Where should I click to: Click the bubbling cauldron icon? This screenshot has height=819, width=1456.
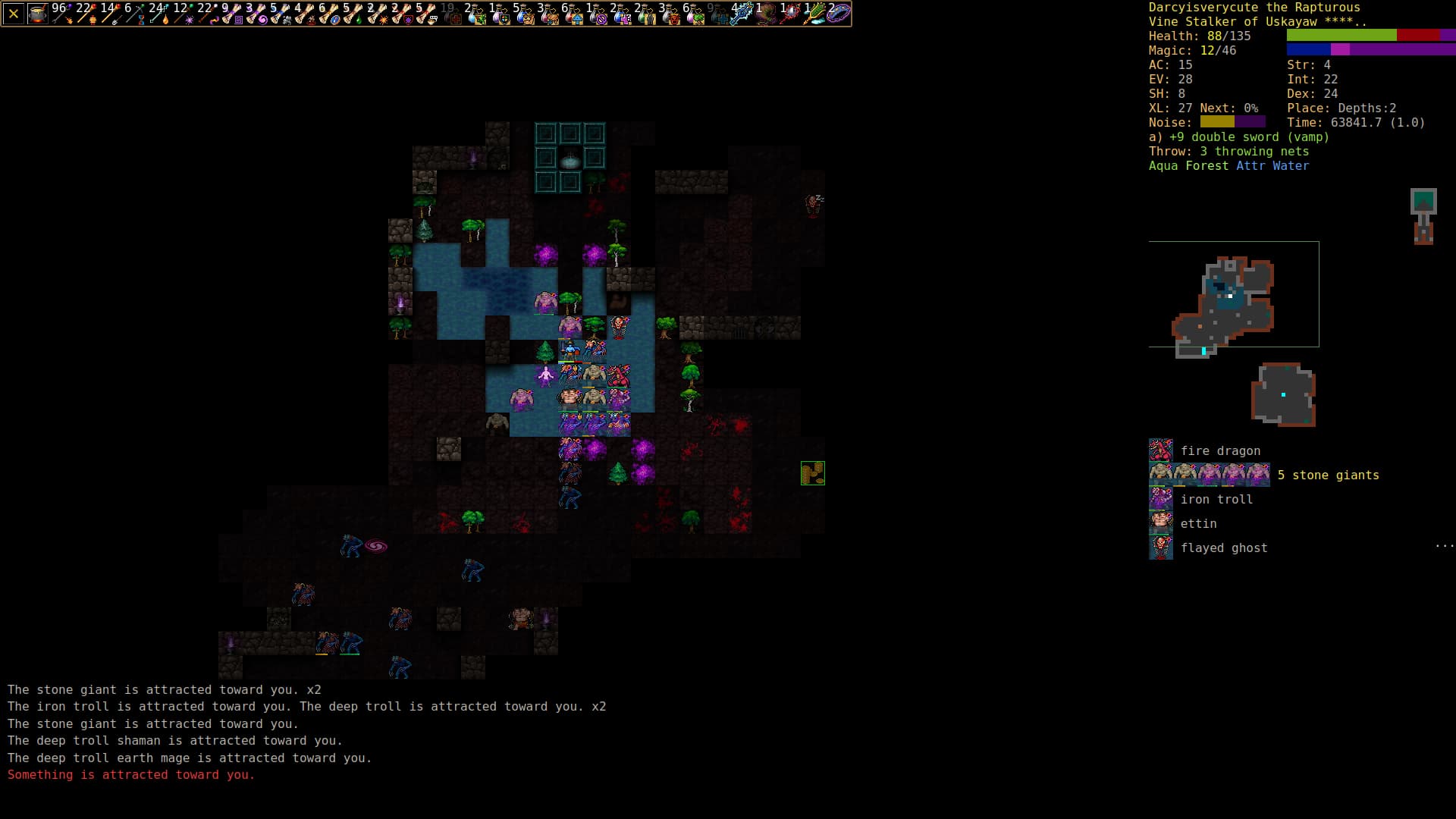37,14
